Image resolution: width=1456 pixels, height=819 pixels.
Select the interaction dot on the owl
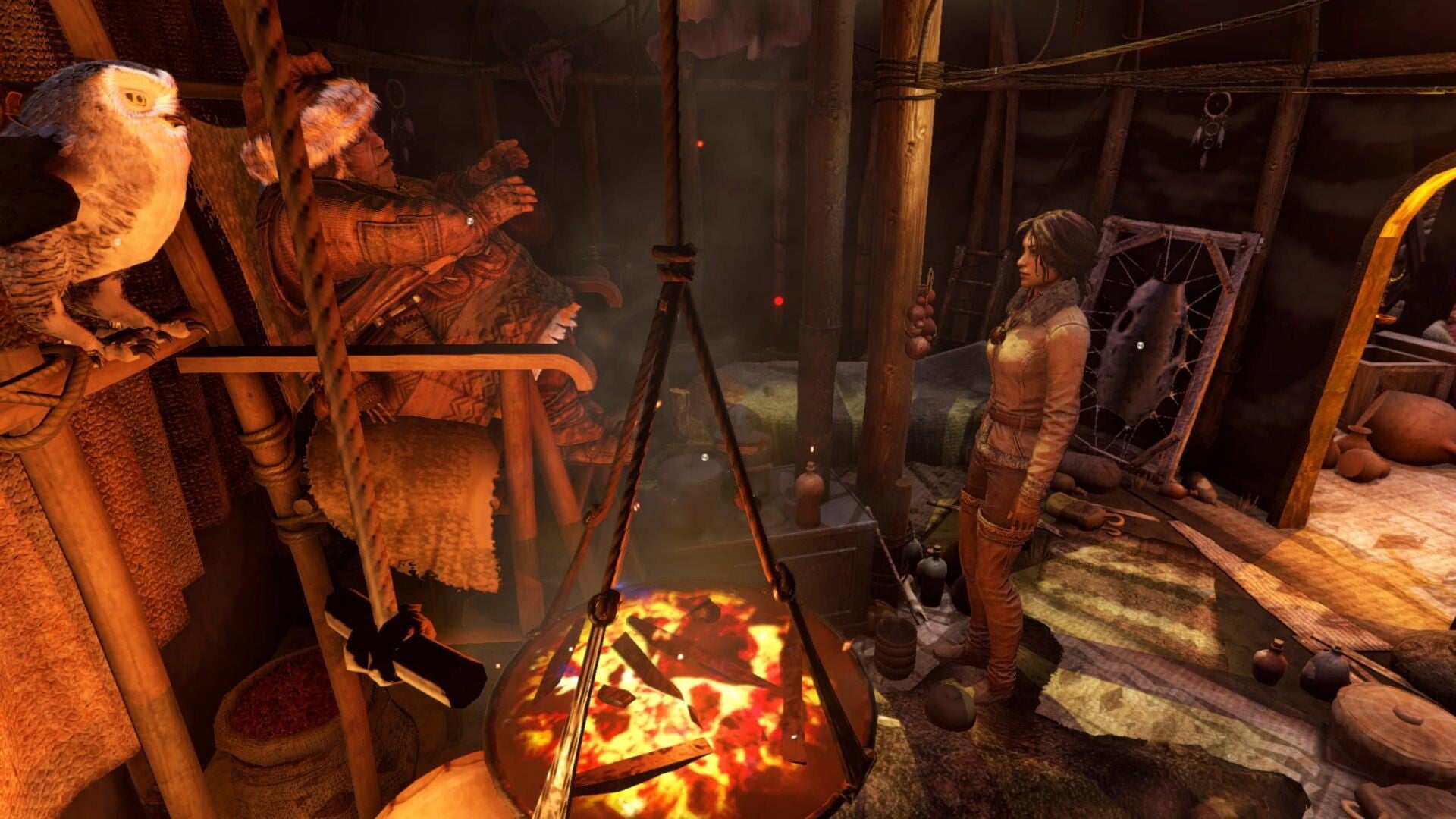click(x=118, y=242)
